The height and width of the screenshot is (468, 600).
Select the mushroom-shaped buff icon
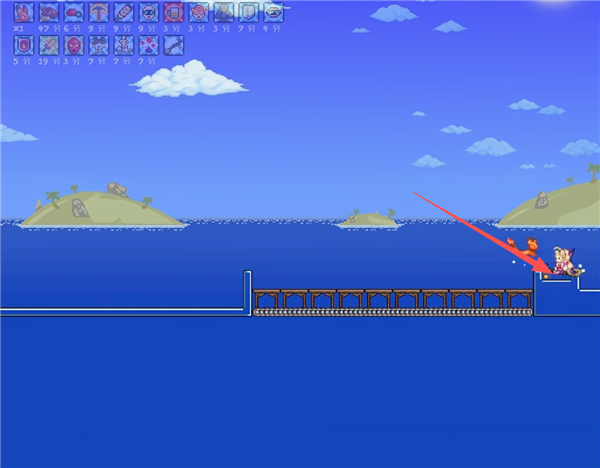[99, 13]
